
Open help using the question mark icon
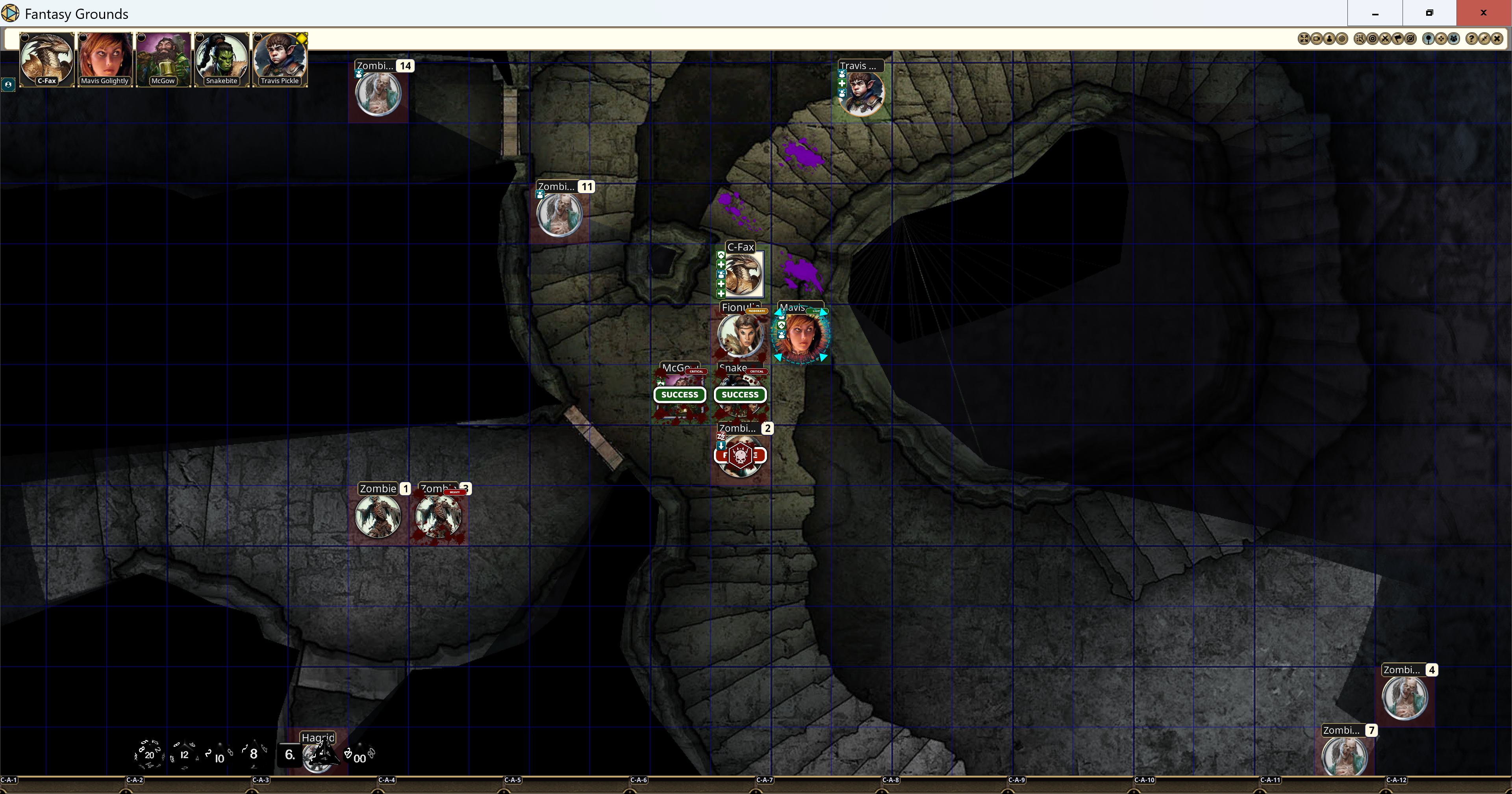pos(1471,39)
